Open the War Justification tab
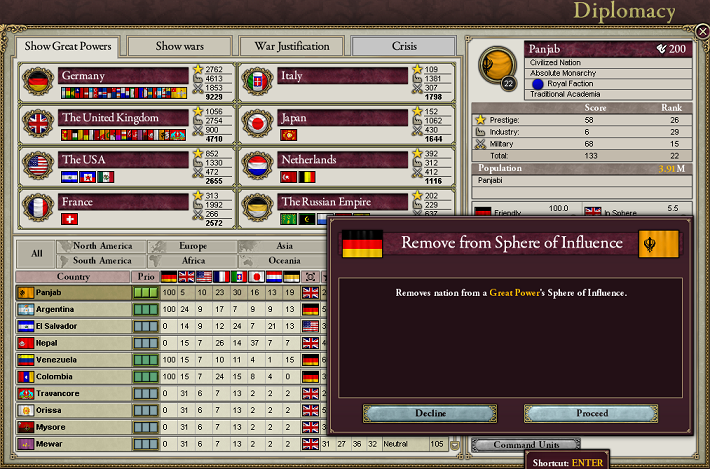The height and width of the screenshot is (469, 710). coord(292,46)
